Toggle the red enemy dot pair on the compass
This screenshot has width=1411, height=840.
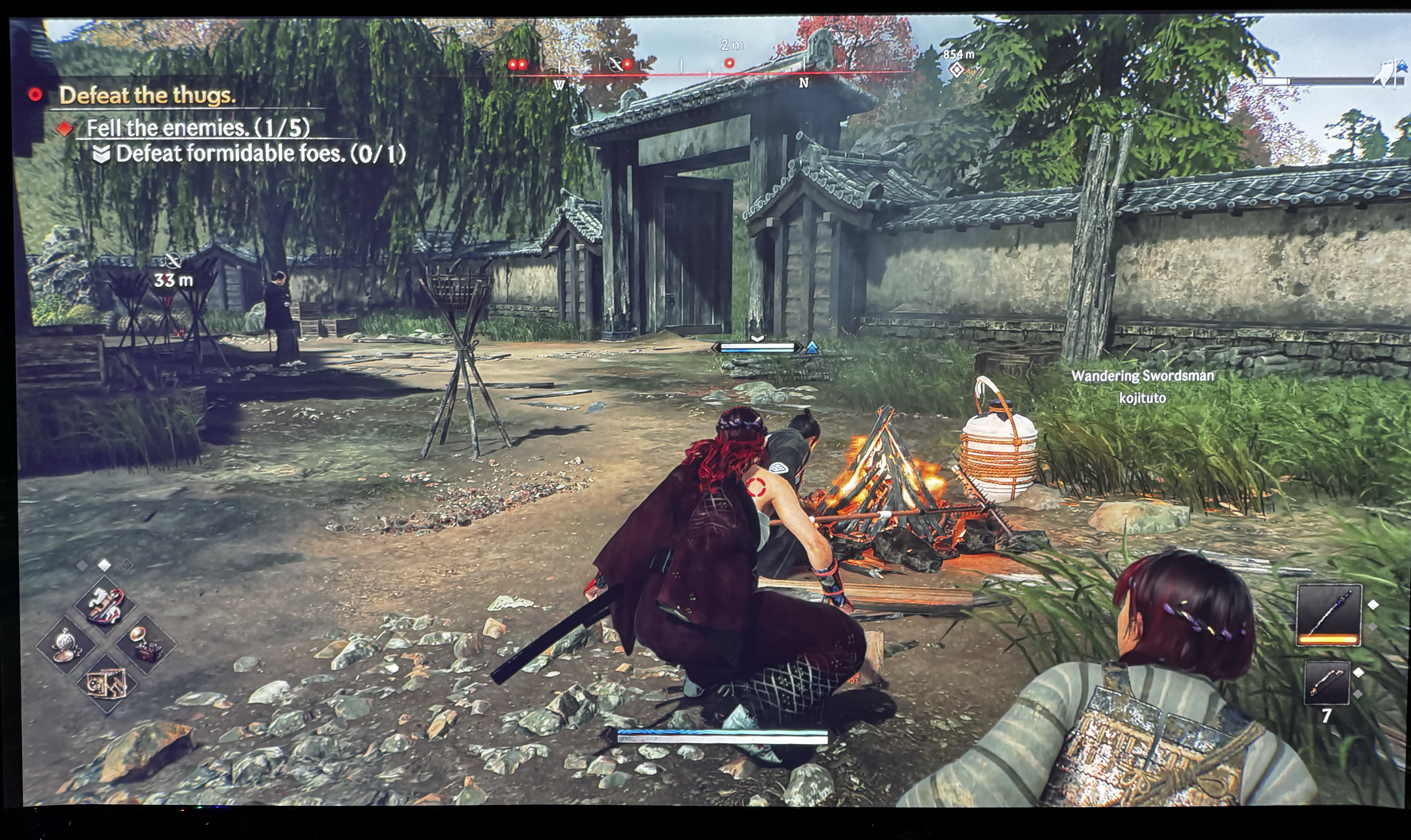pos(517,64)
